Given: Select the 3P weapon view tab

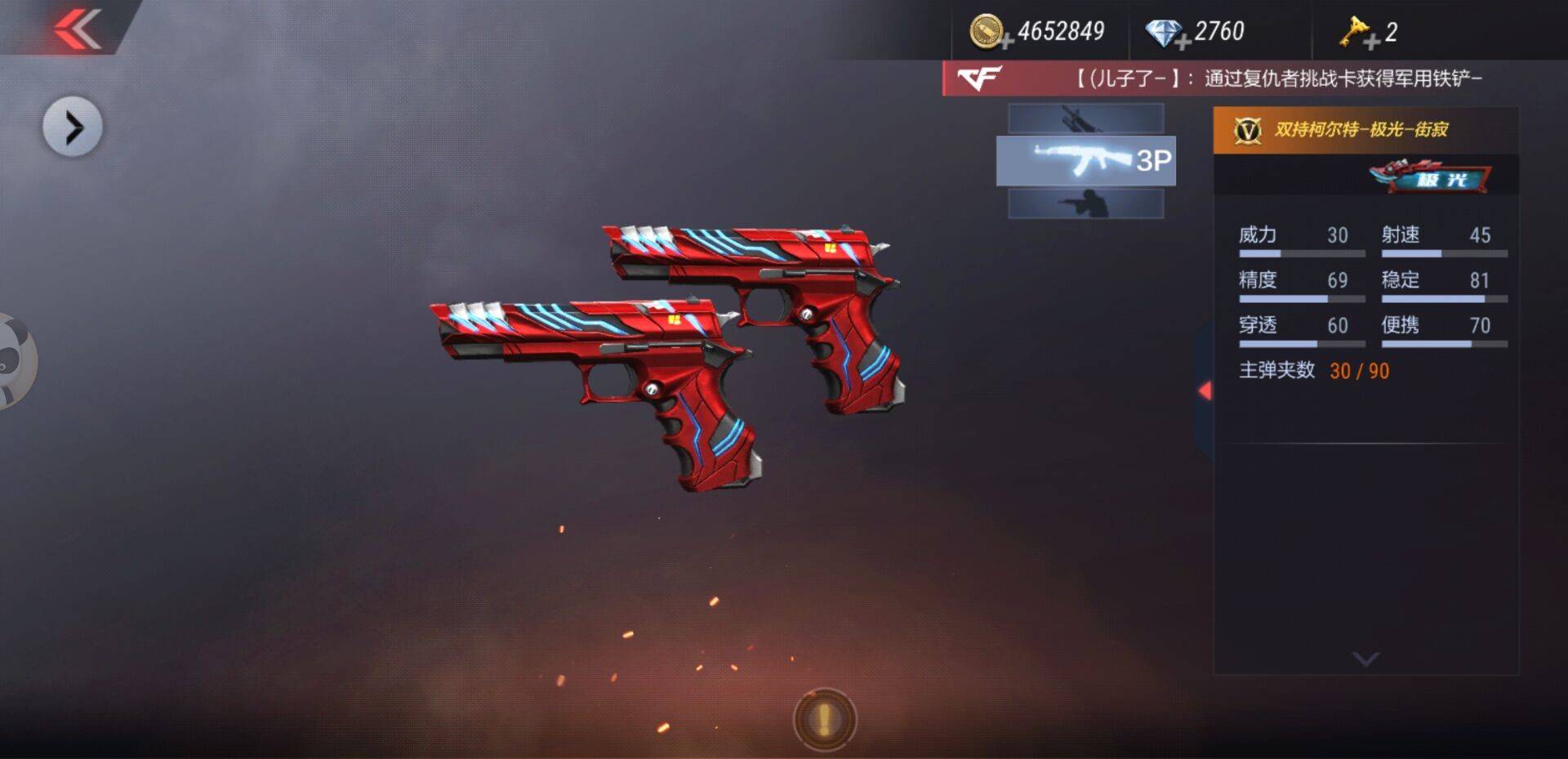Looking at the screenshot, I should [1085, 161].
